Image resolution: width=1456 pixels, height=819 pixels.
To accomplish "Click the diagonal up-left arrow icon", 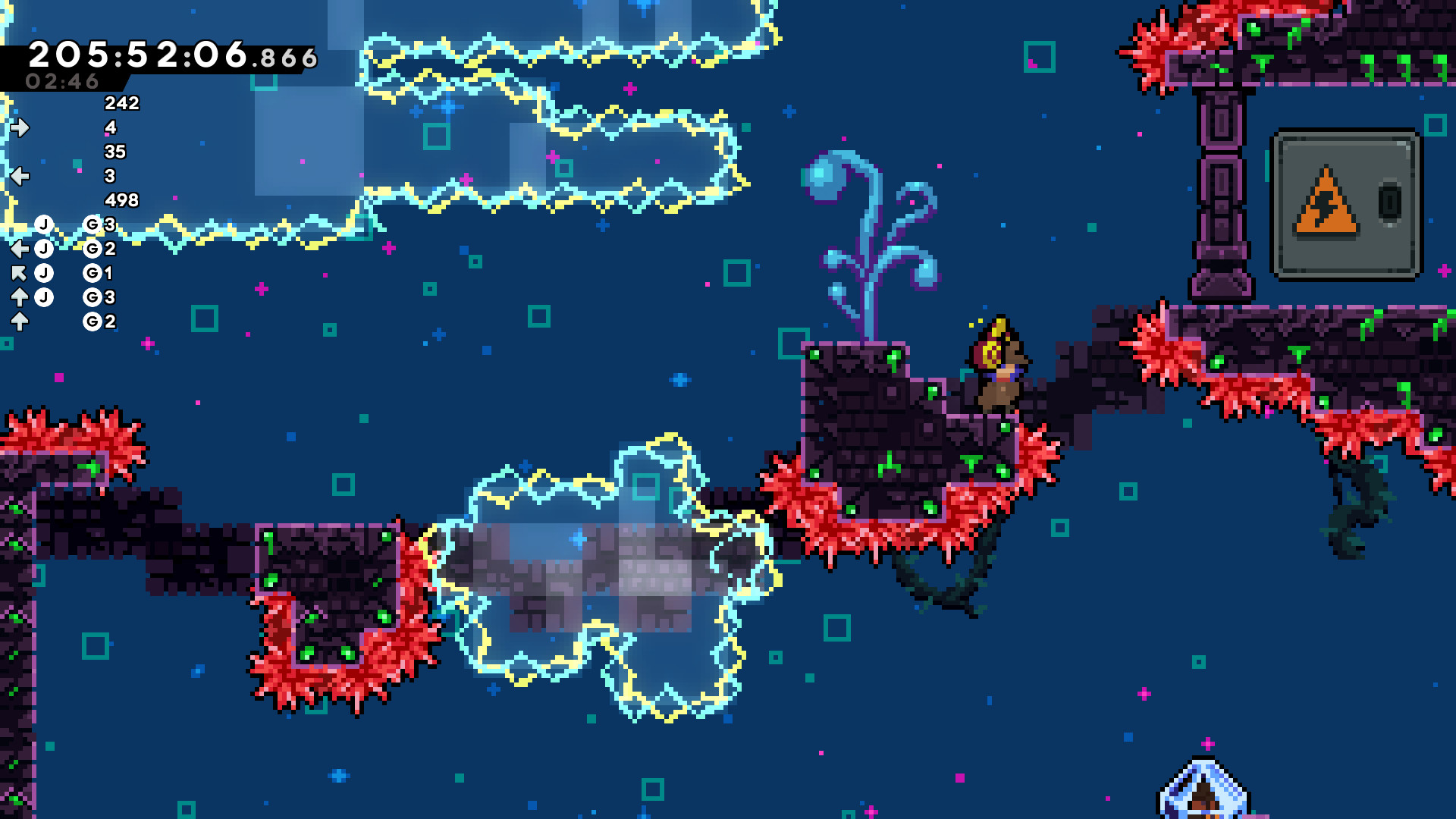I will click(20, 273).
